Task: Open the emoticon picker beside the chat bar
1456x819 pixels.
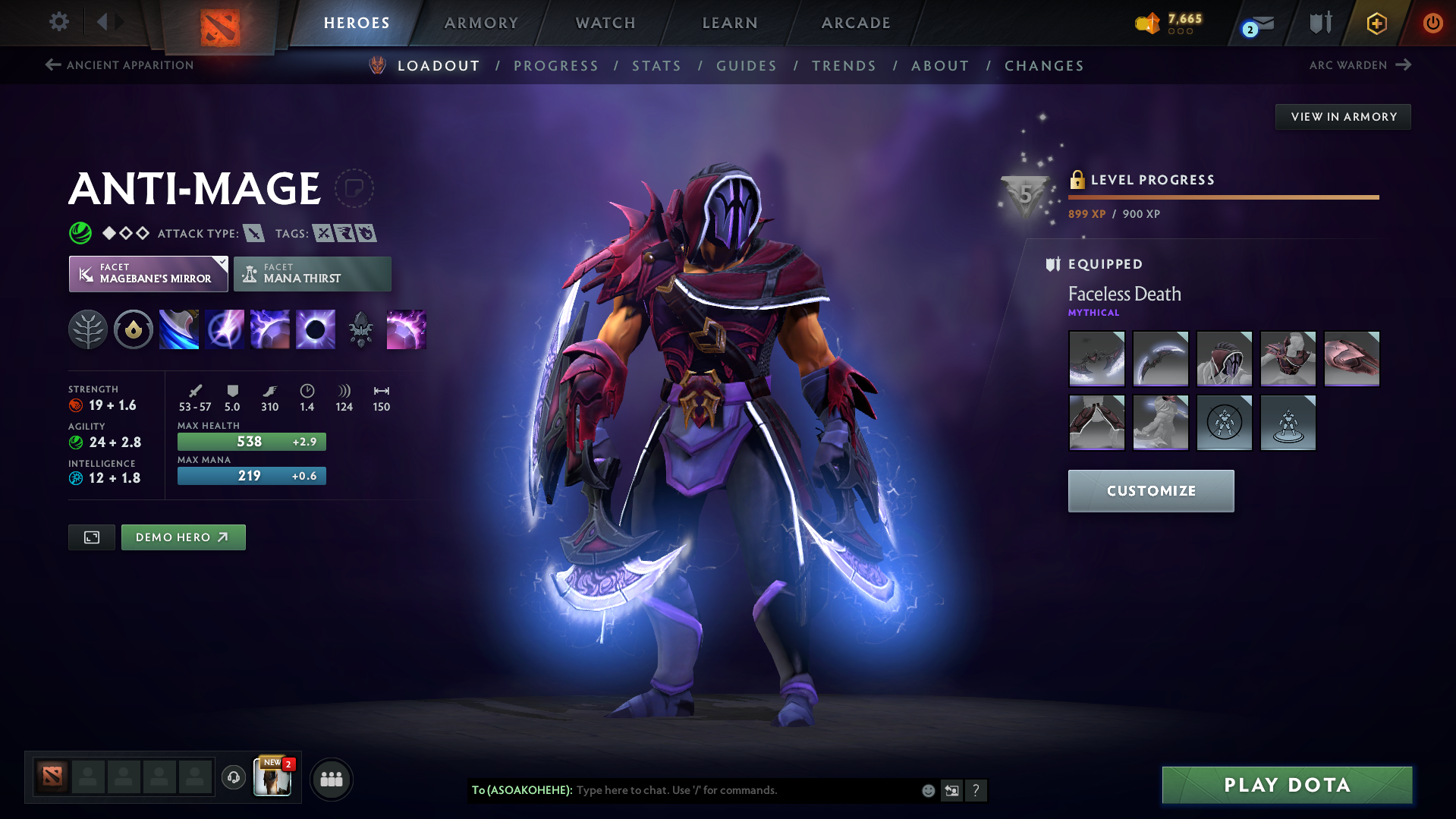Action: tap(927, 790)
